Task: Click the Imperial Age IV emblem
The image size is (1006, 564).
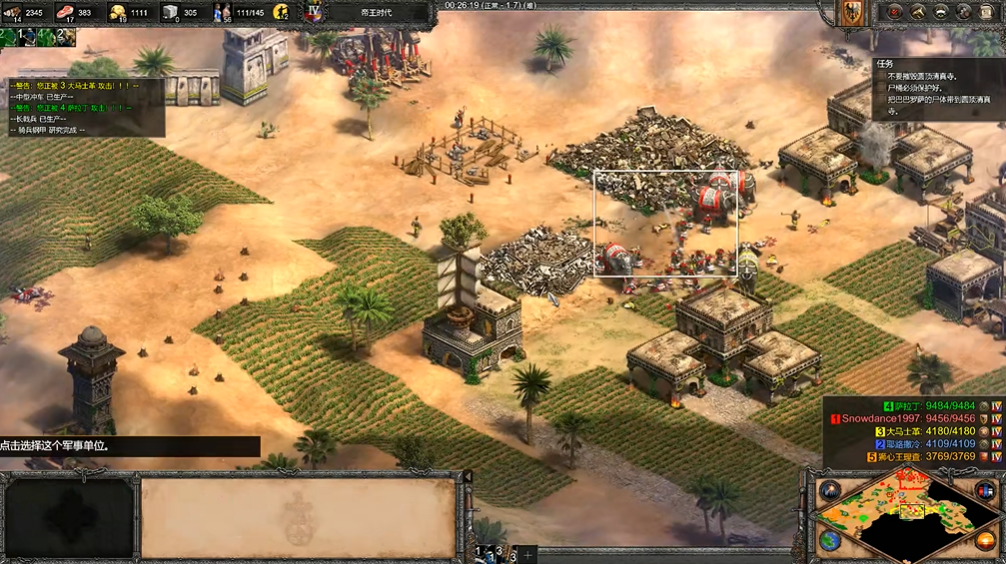Action: point(314,12)
